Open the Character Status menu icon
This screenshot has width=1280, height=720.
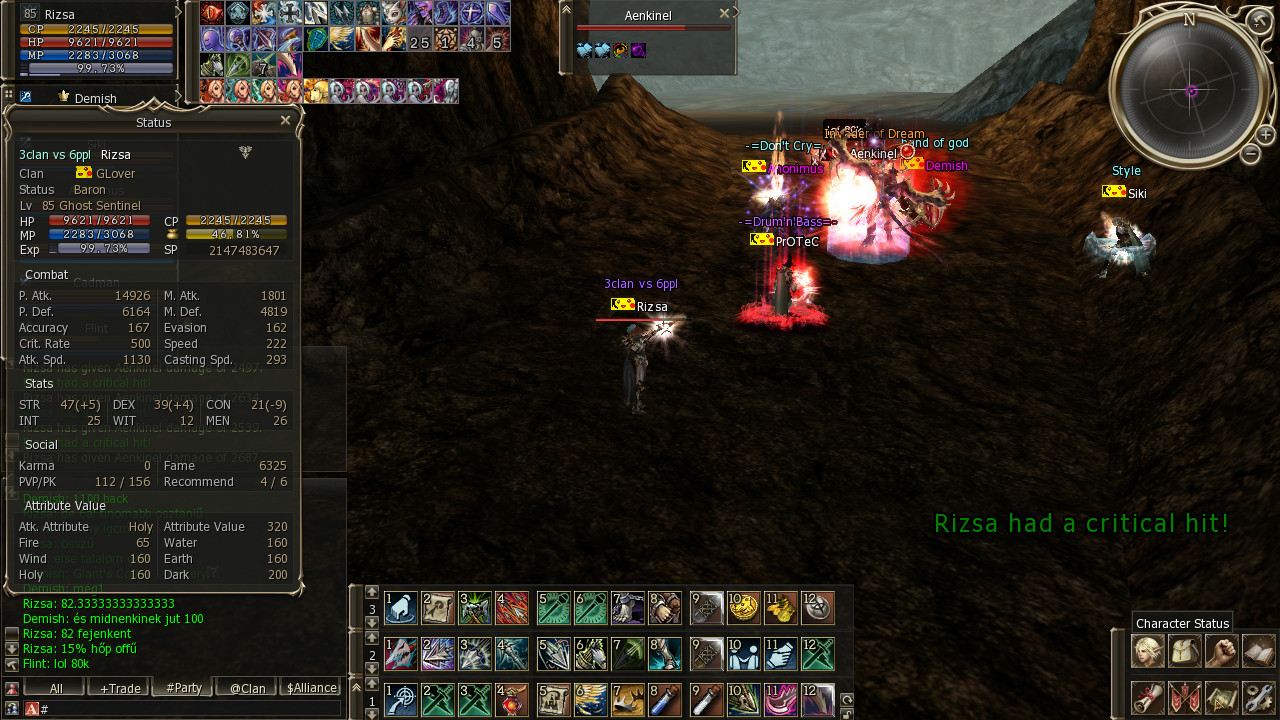pyautogui.click(x=1146, y=651)
